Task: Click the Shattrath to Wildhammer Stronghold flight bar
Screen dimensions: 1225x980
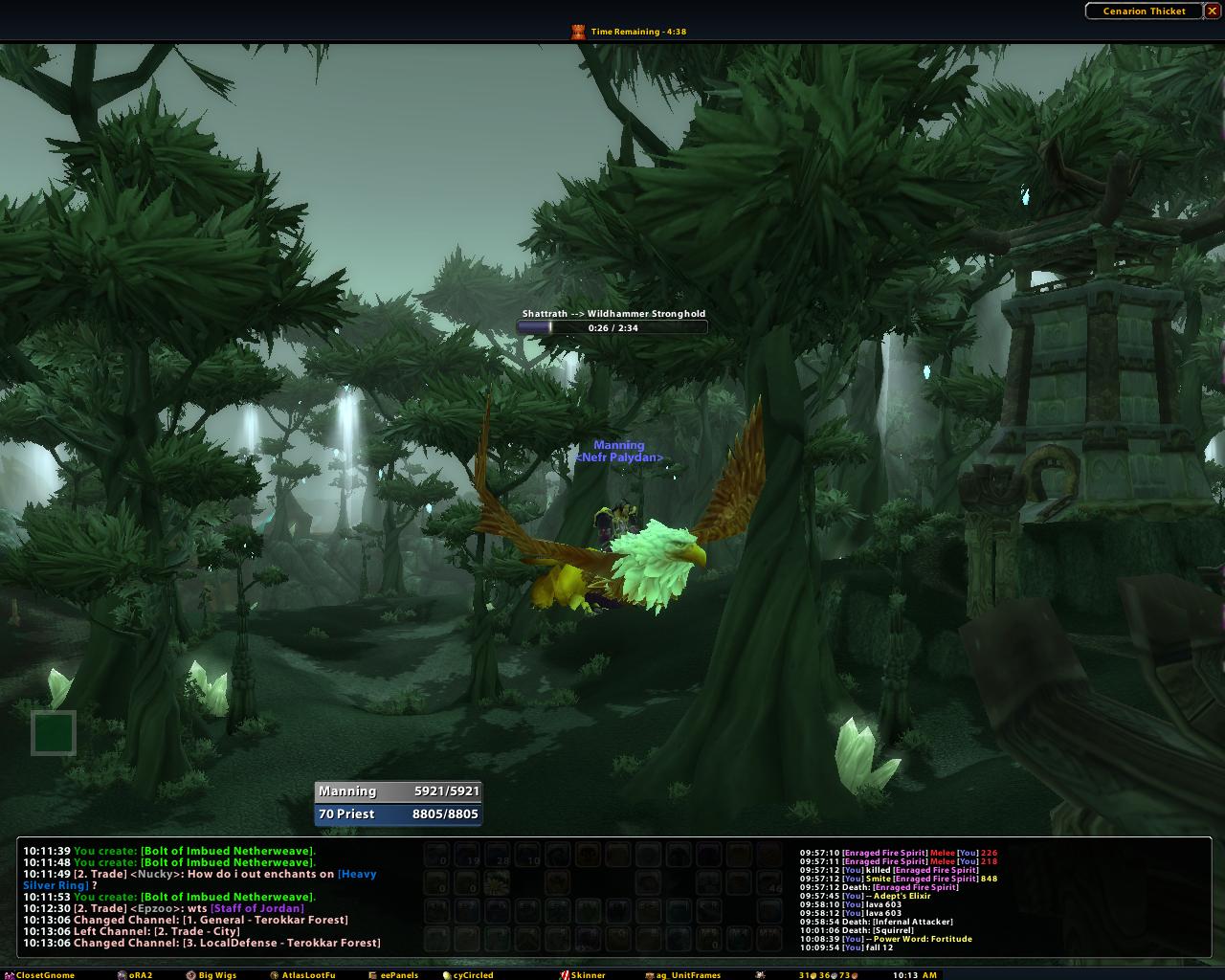Action: tap(612, 327)
